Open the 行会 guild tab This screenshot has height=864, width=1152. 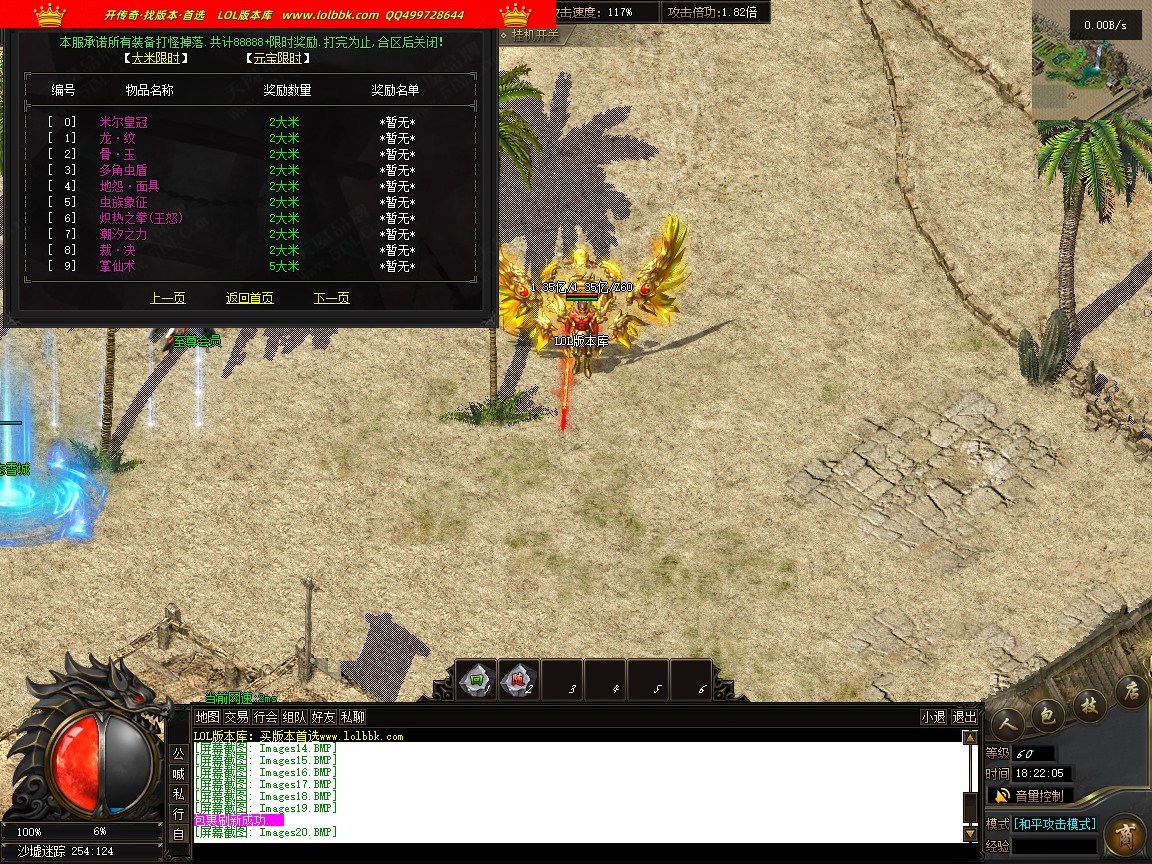(265, 717)
